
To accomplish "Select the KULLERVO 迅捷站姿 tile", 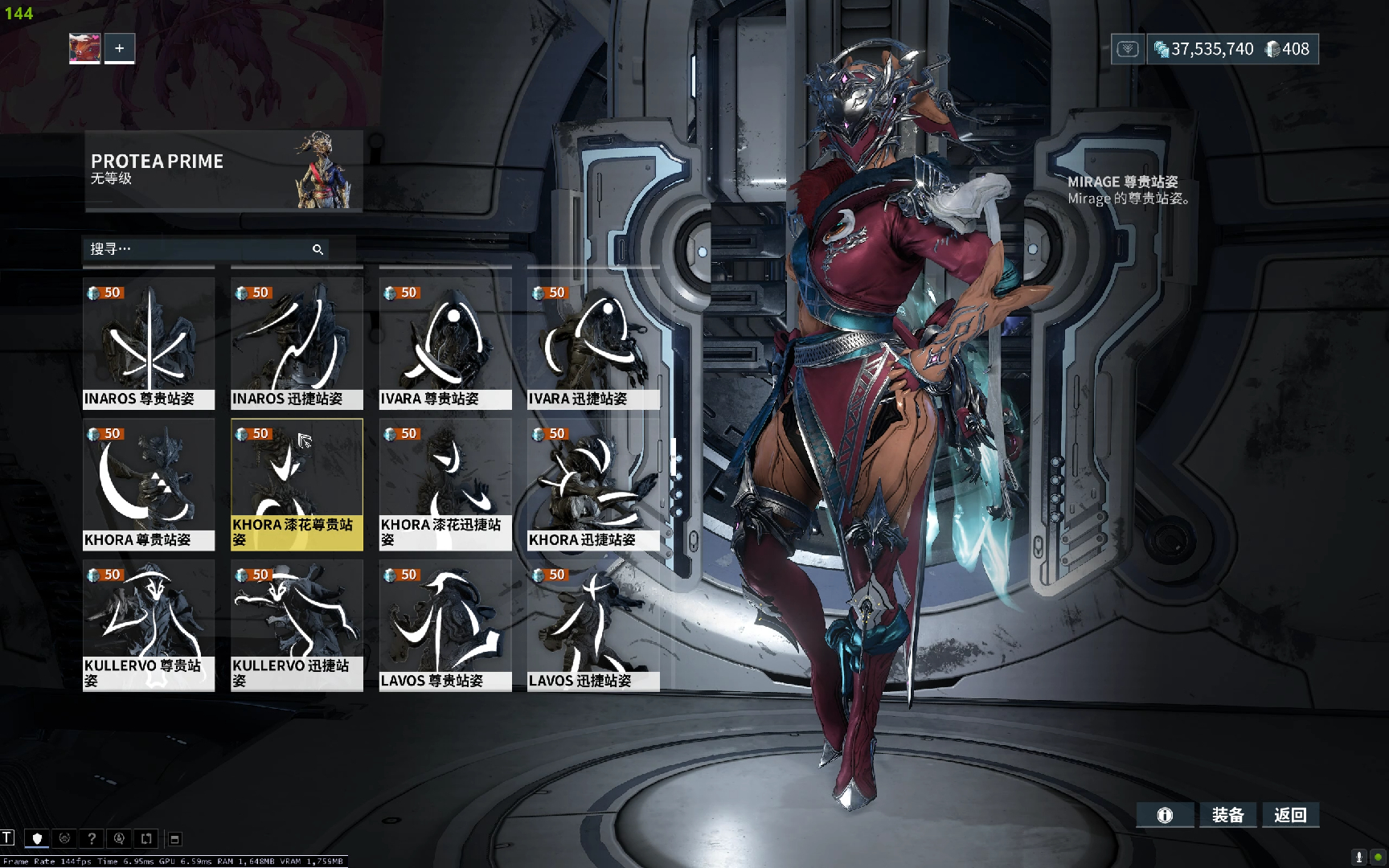I will [x=297, y=625].
